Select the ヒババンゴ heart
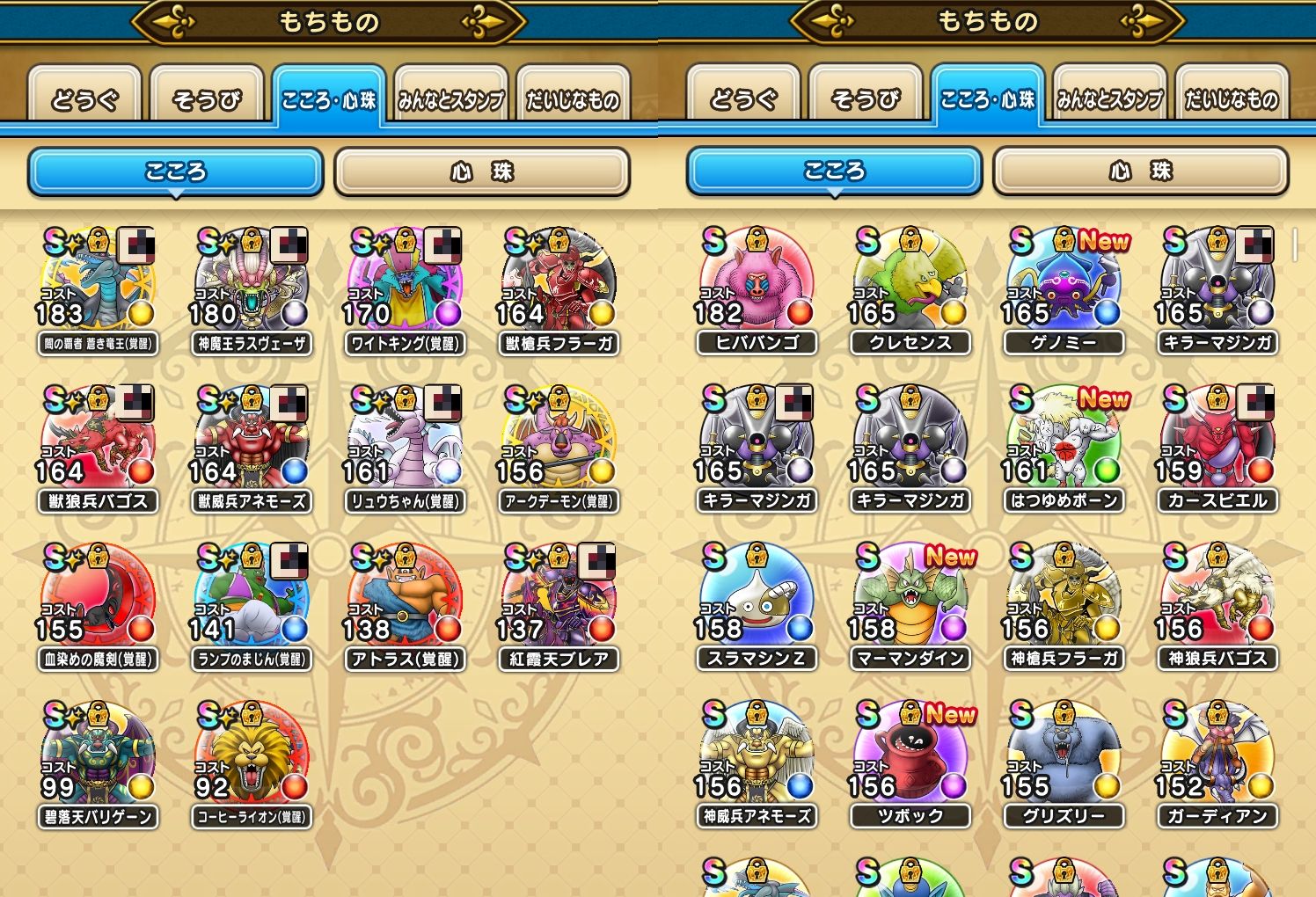 click(x=757, y=281)
